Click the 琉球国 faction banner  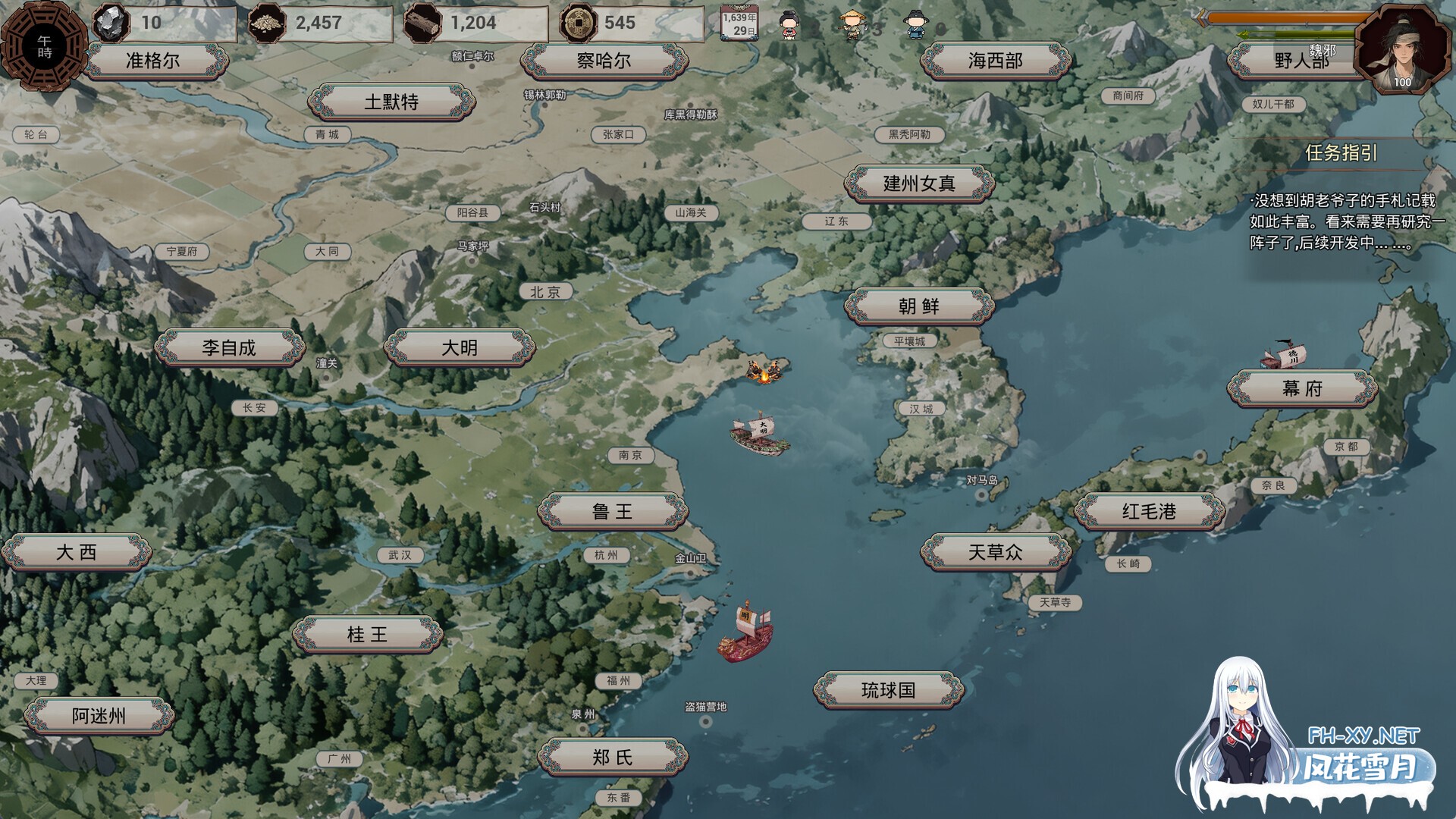pyautogui.click(x=890, y=689)
